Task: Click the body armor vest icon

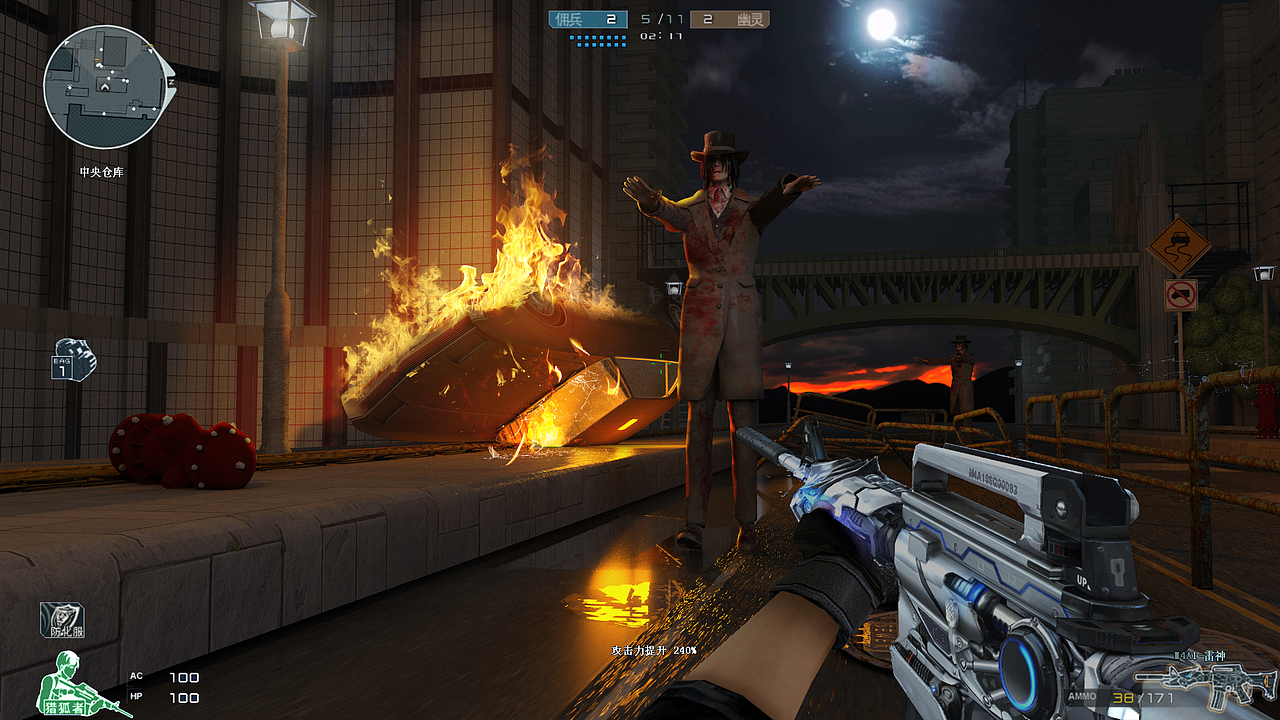Action: [x=62, y=621]
